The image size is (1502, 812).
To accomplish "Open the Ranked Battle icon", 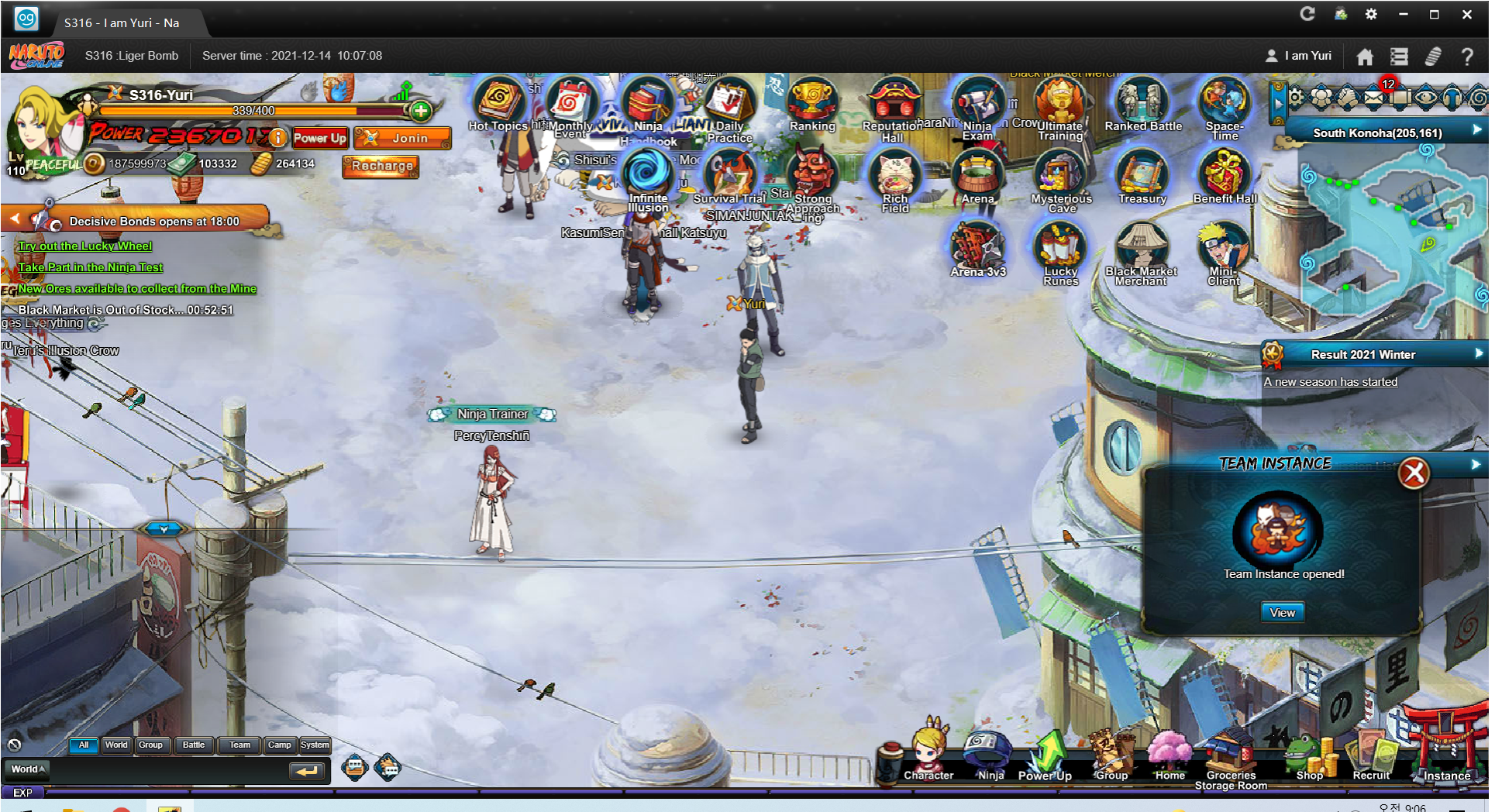I will click(x=1142, y=105).
